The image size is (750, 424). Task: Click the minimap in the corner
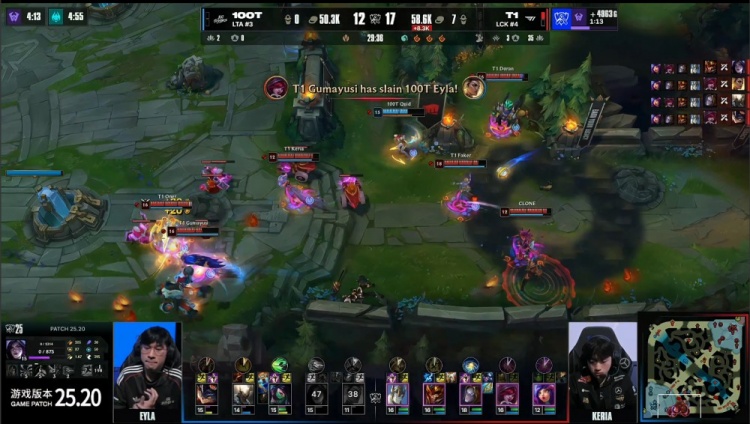click(x=693, y=370)
